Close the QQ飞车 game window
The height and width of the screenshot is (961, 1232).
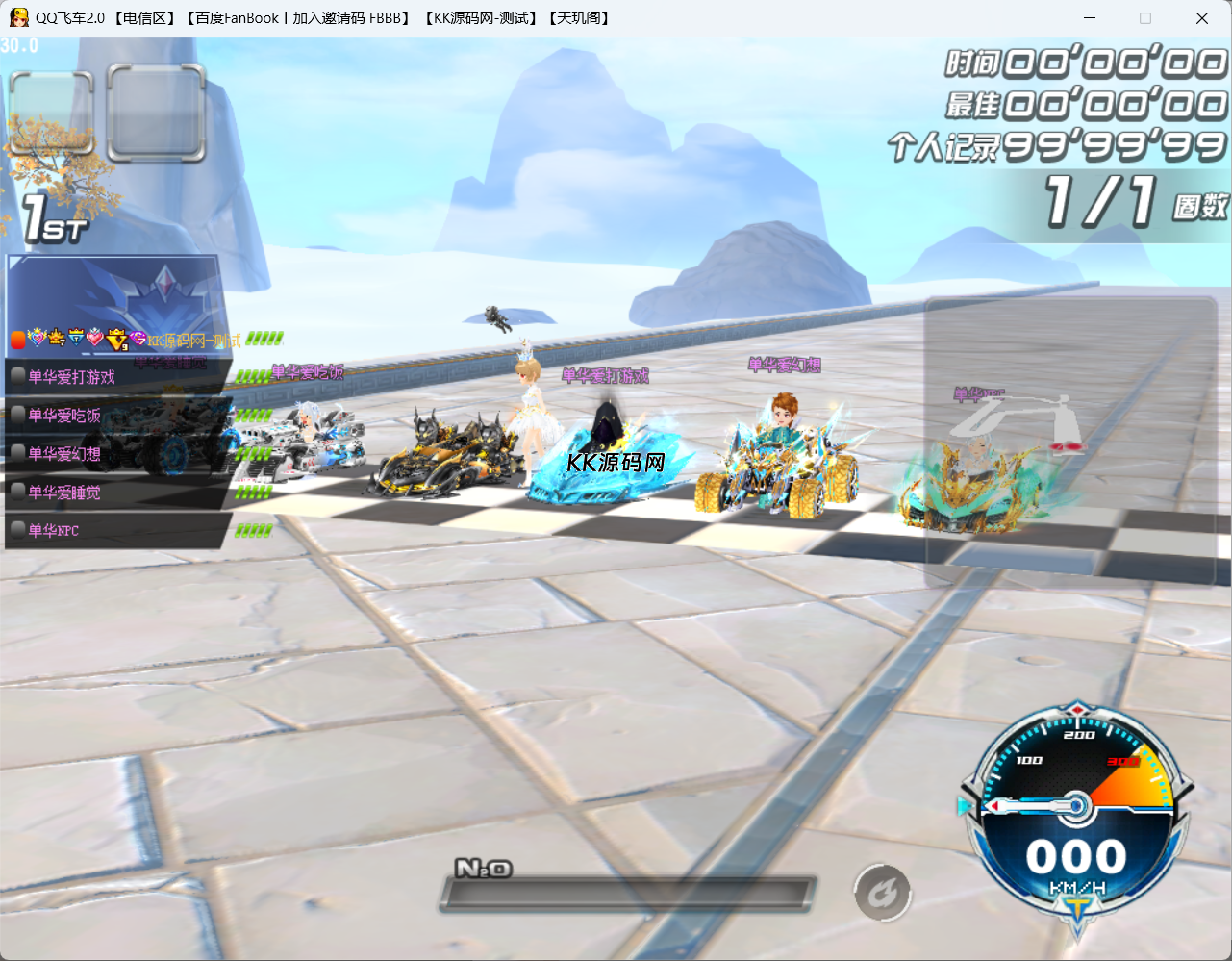coord(1201,18)
